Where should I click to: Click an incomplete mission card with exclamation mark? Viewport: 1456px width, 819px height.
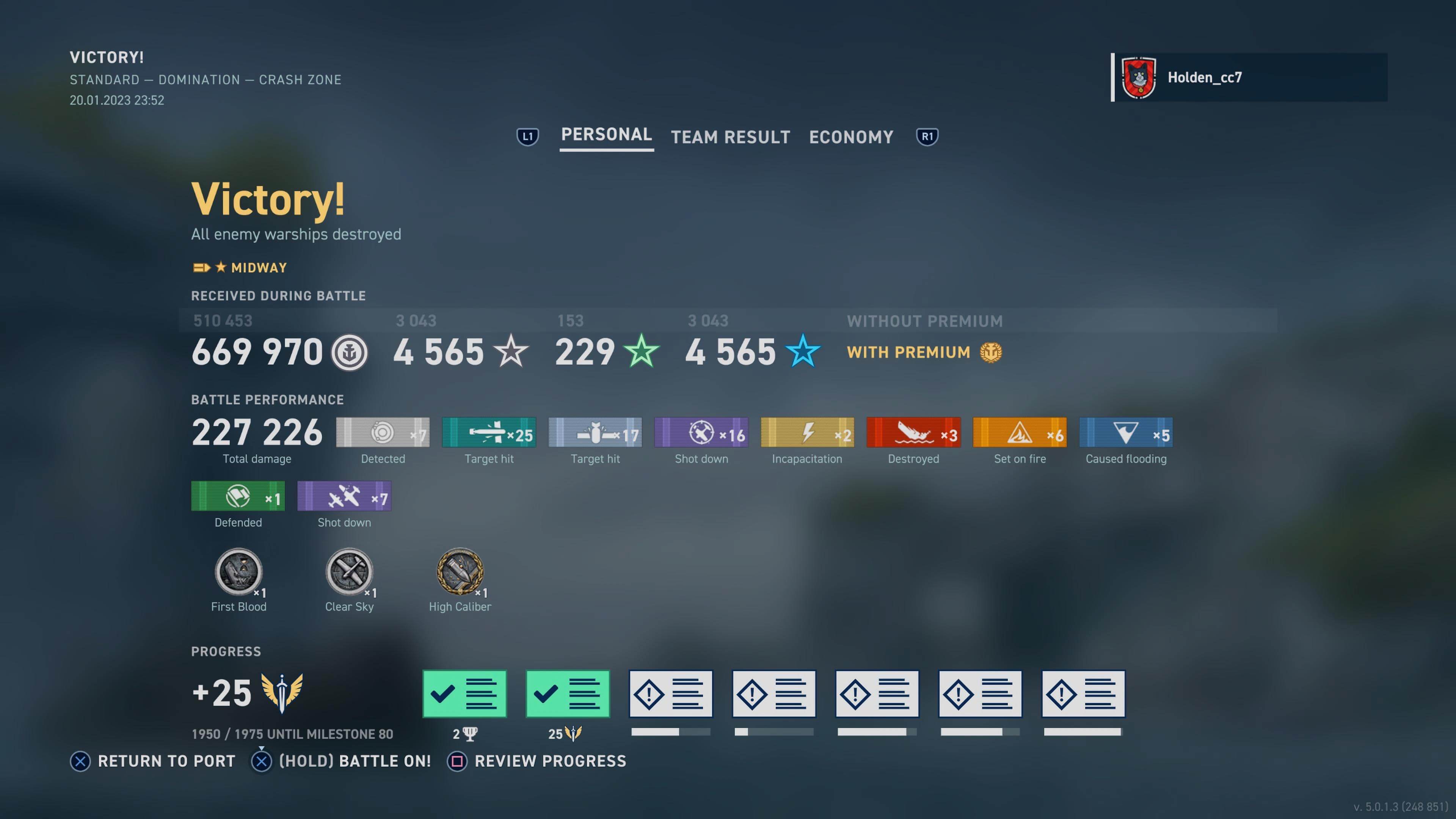(670, 693)
